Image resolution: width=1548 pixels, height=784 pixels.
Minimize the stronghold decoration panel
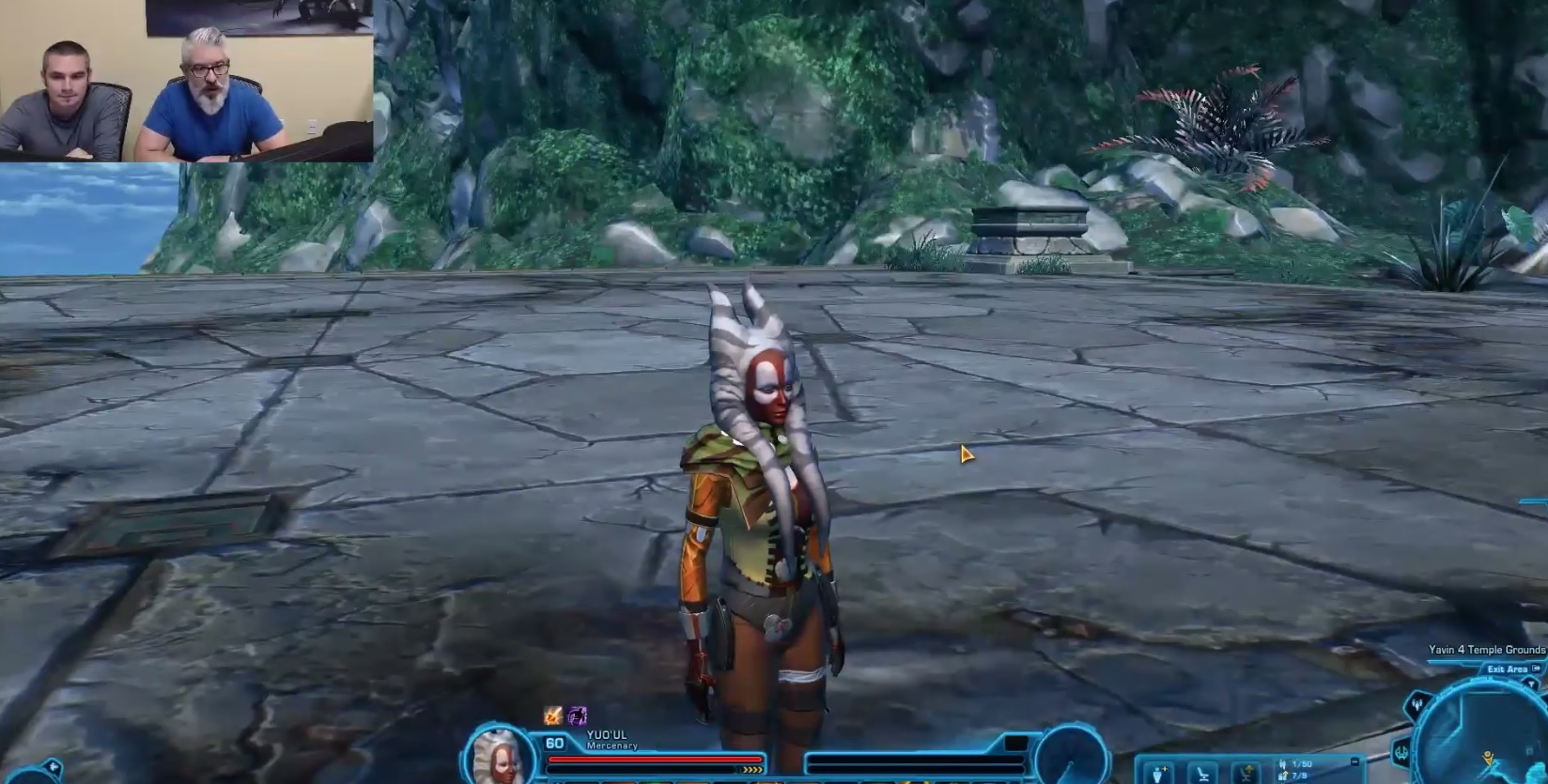click(1354, 762)
